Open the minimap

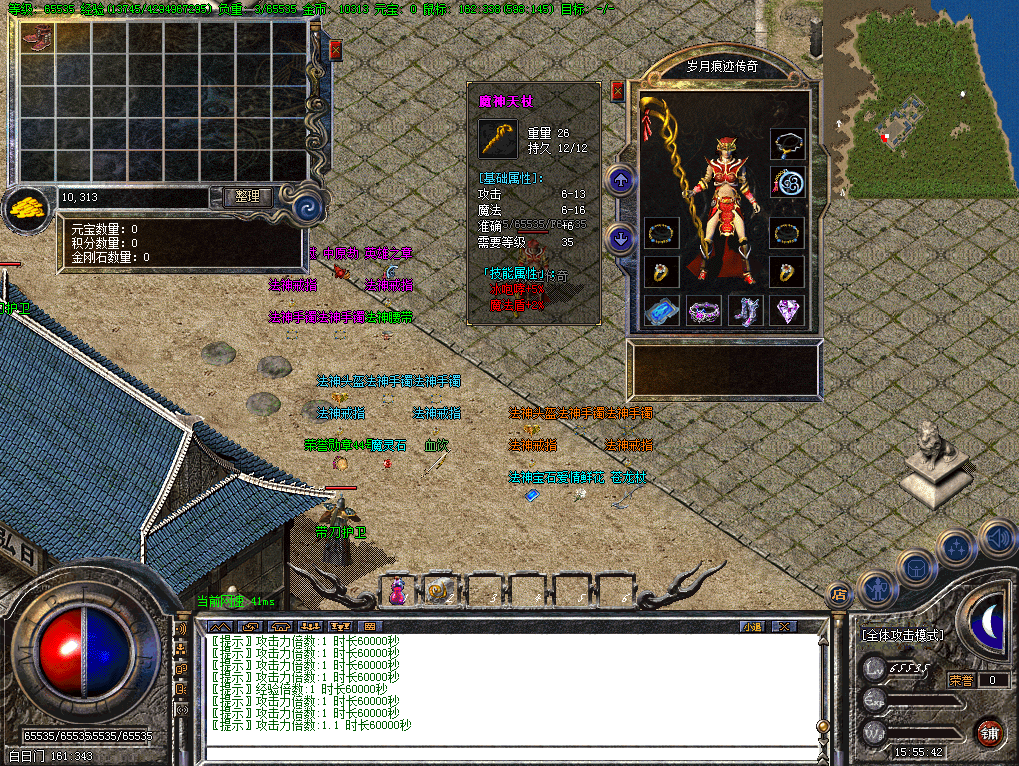[x=918, y=98]
